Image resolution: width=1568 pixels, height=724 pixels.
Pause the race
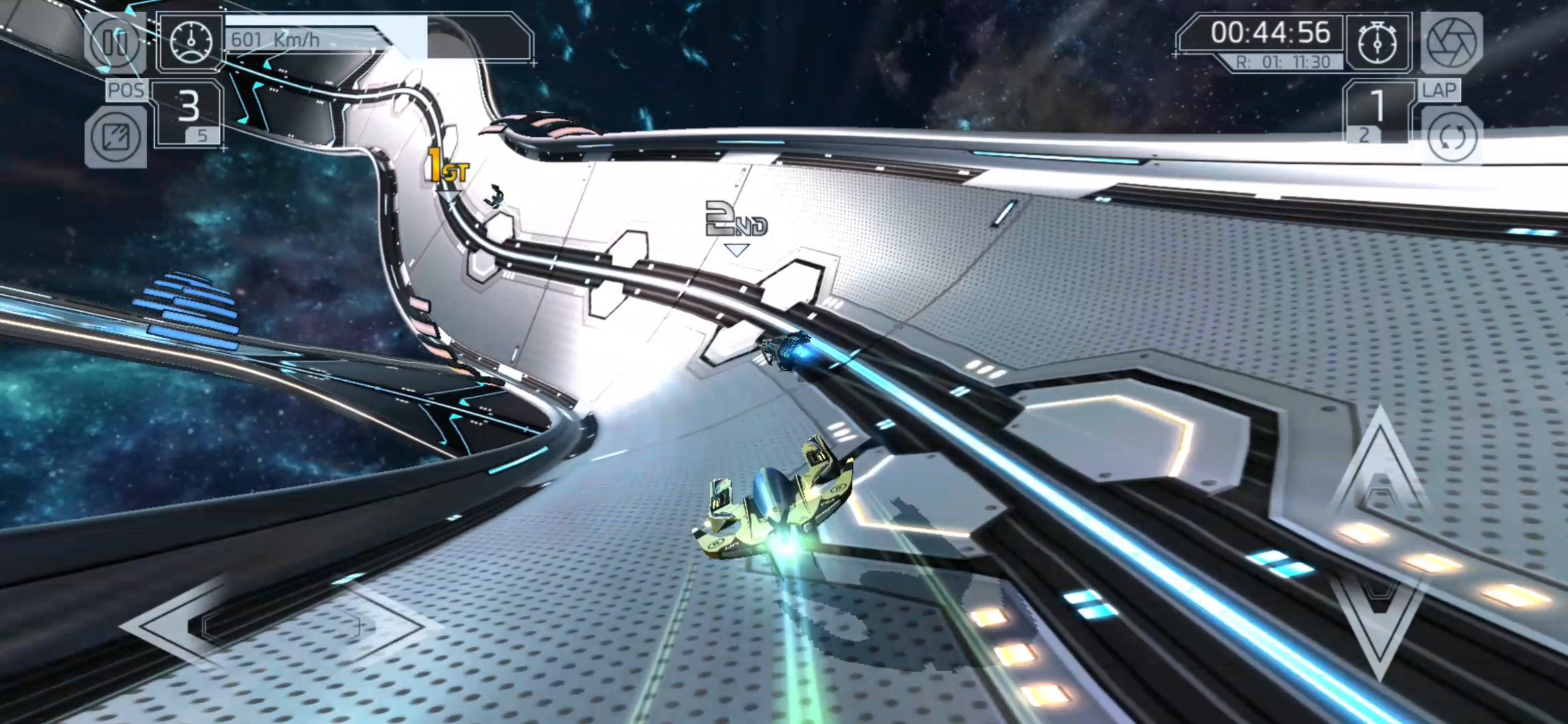coord(115,44)
